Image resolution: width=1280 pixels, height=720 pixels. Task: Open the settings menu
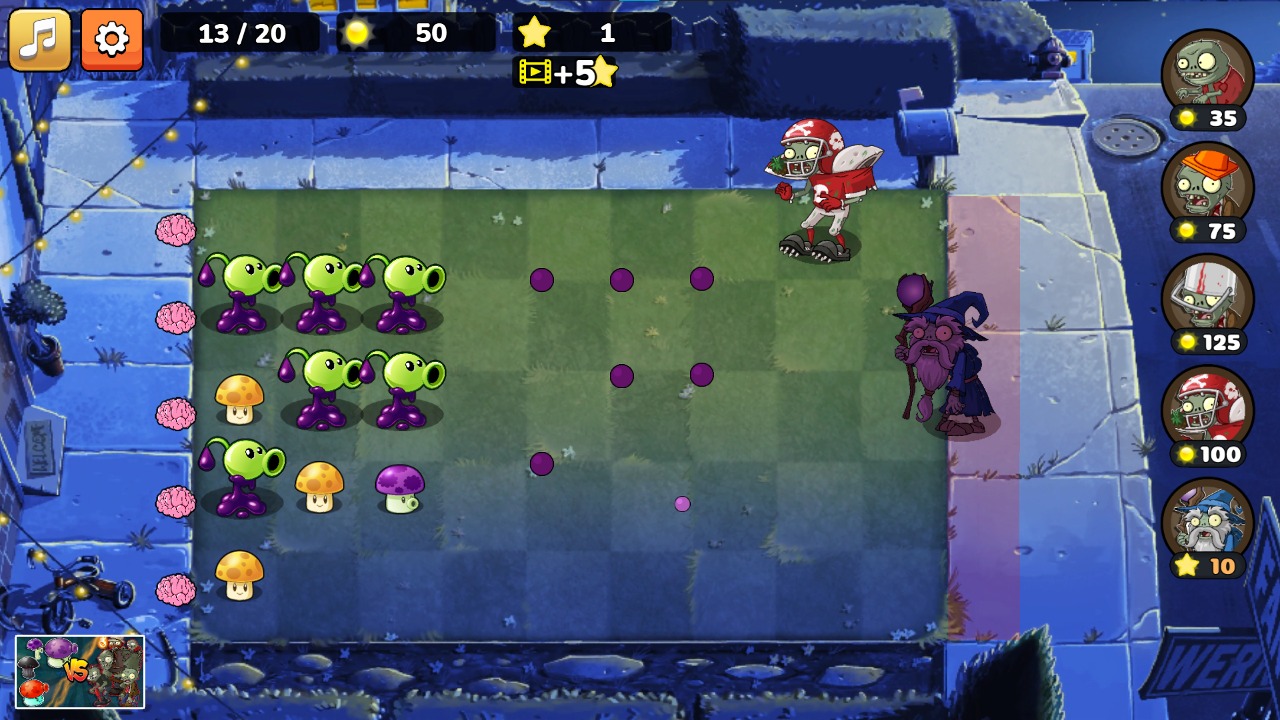(111, 41)
